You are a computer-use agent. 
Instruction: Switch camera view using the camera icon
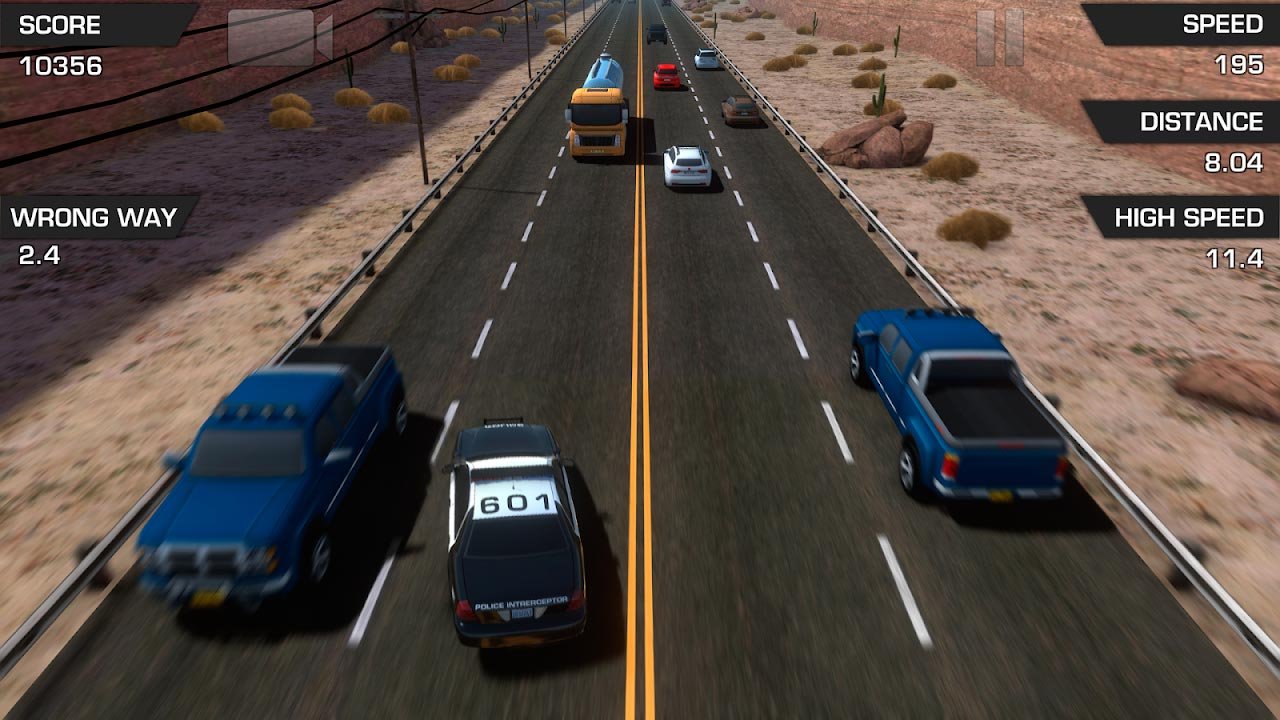click(x=279, y=38)
